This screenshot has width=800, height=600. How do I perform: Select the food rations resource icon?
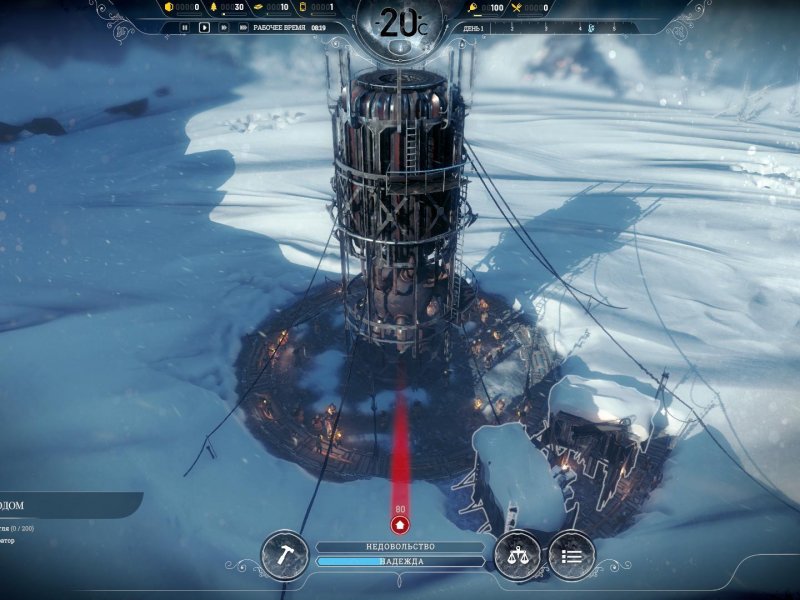click(x=517, y=8)
